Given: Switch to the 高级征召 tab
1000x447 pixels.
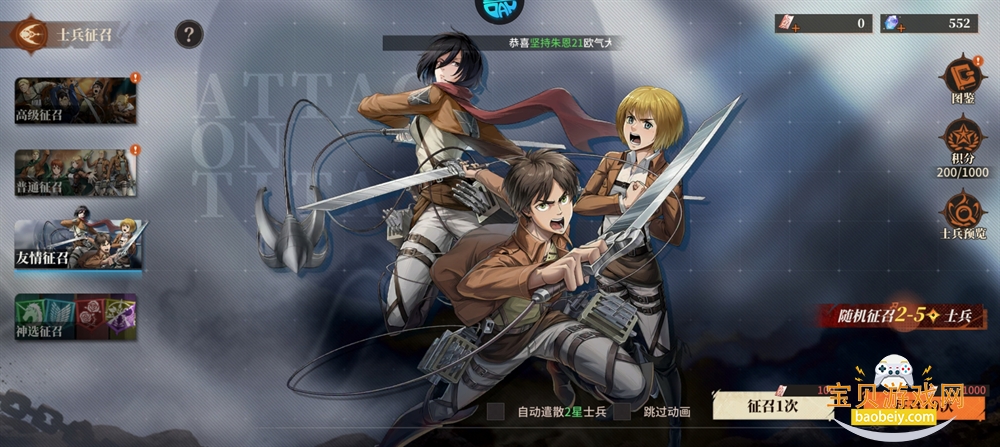Looking at the screenshot, I should [75, 100].
